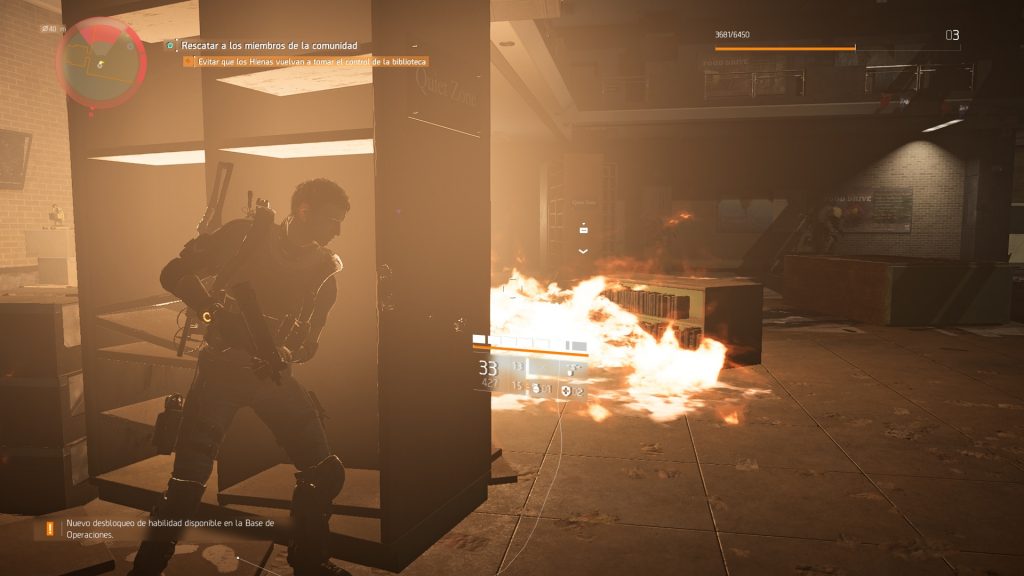Select the grenade icon in weapon HUD
Viewport: 1024px width, 576px height.
537,387
